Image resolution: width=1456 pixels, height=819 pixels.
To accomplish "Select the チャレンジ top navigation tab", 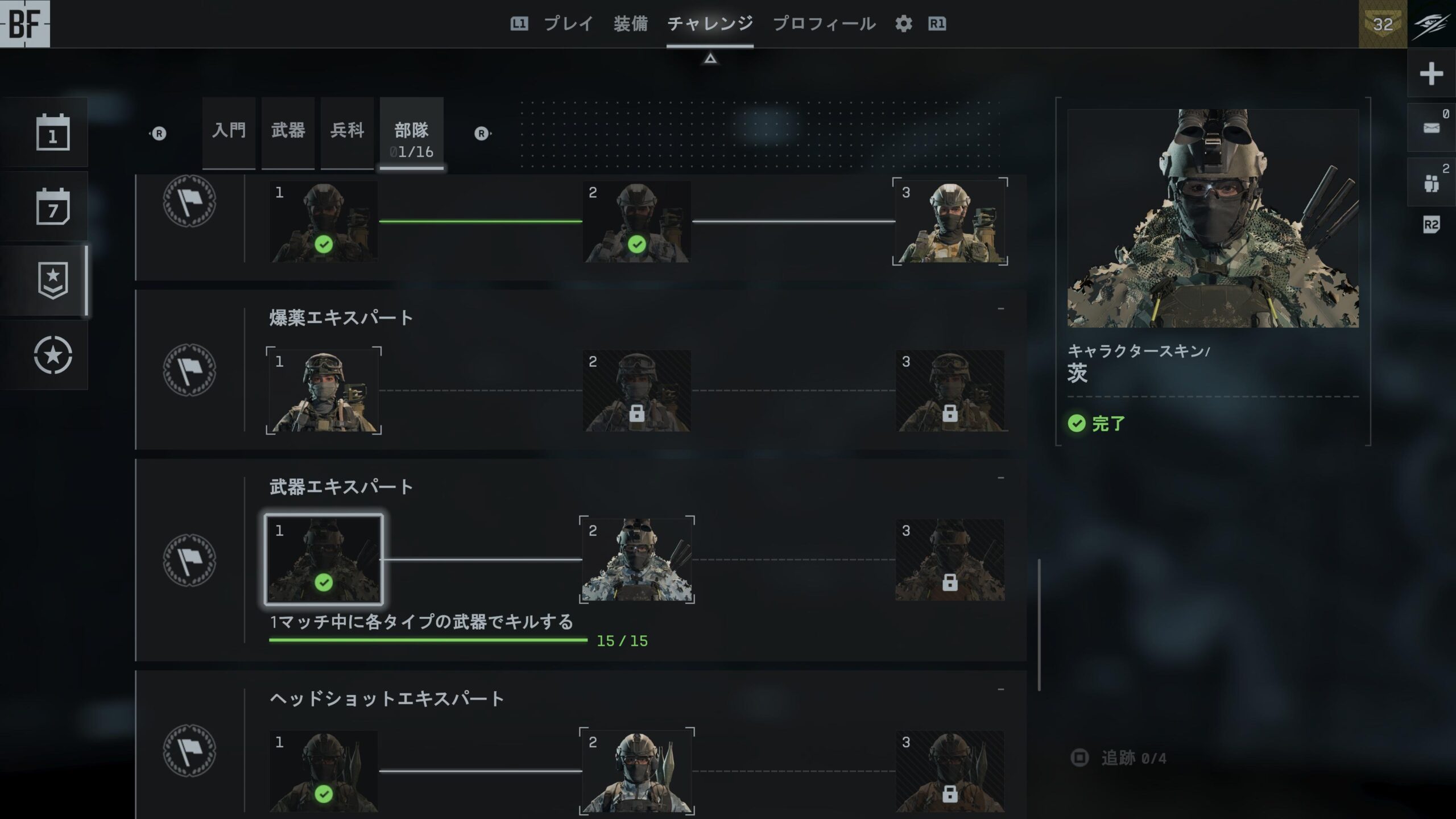I will click(710, 24).
